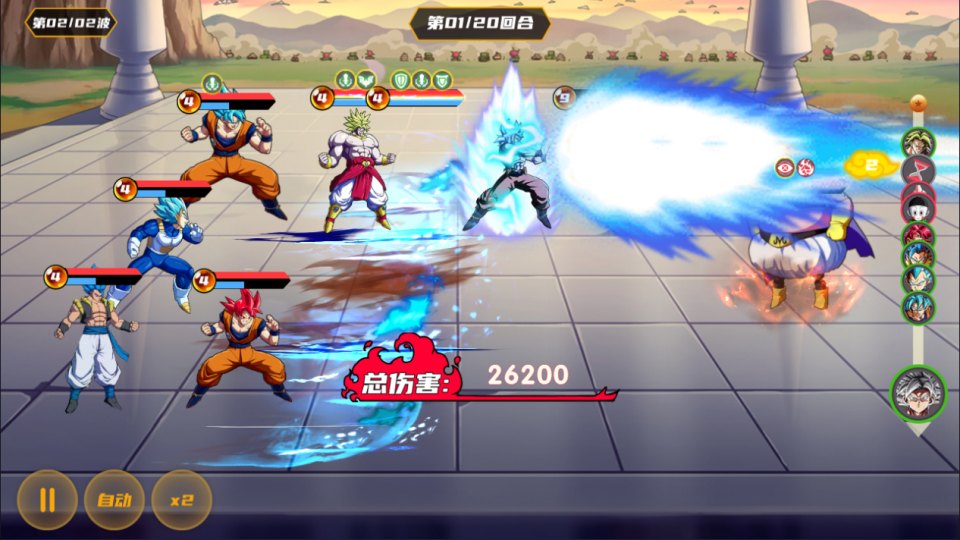
Task: Toggle the 自动 auto-battle button
Action: pos(114,499)
